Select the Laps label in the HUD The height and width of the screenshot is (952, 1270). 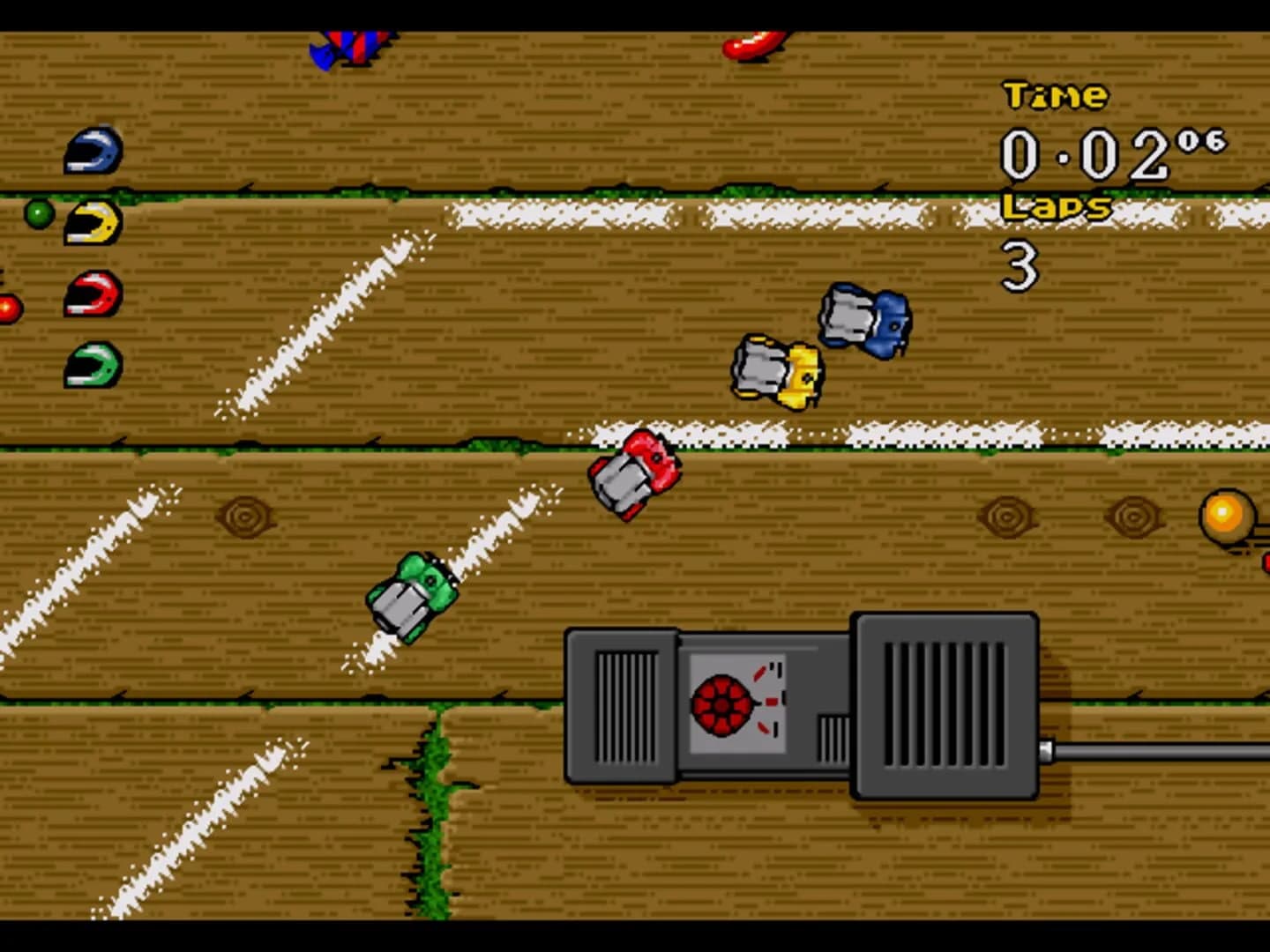(x=1057, y=206)
